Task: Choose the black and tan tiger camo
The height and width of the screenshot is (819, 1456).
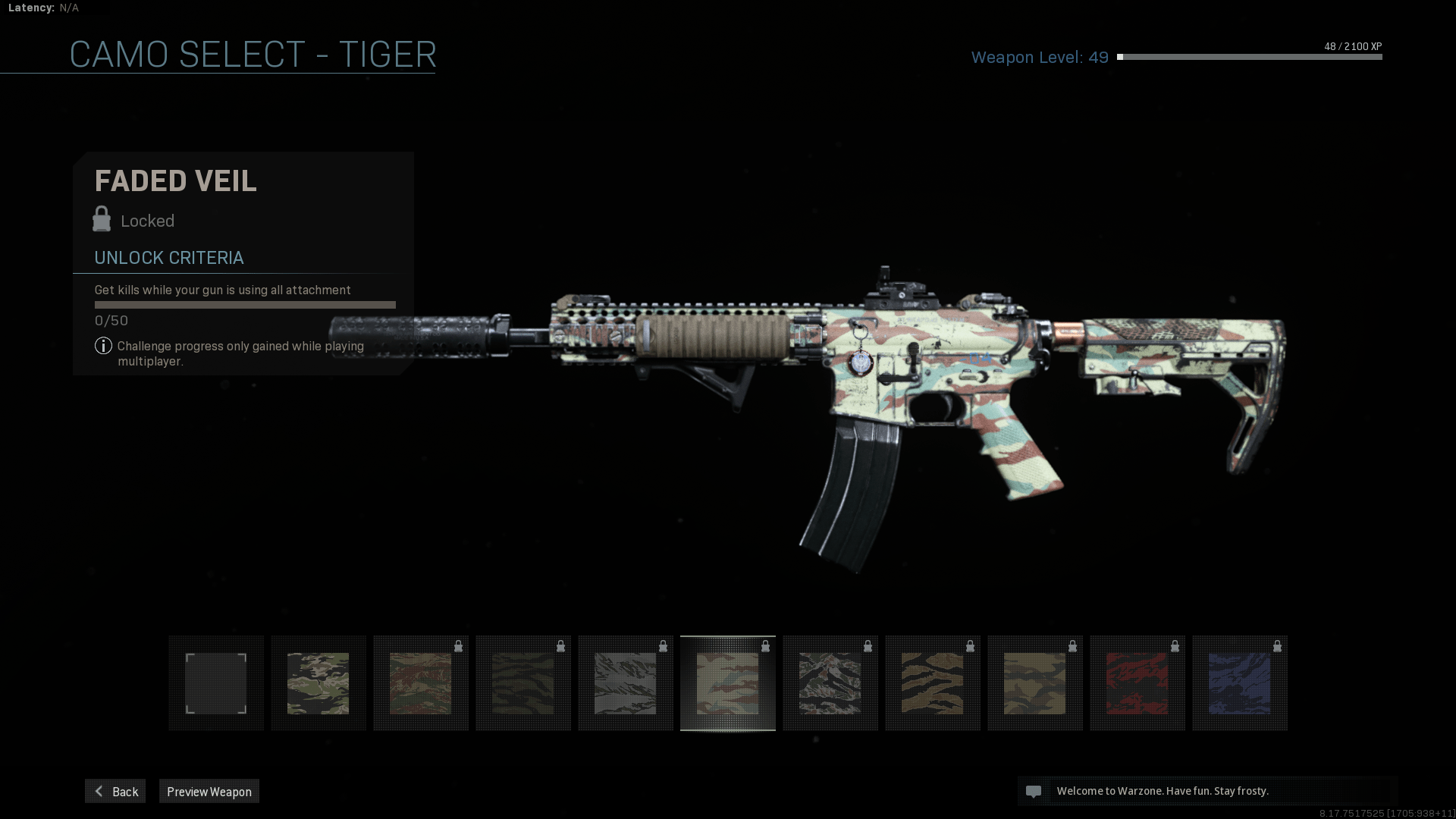Action: coord(933,683)
